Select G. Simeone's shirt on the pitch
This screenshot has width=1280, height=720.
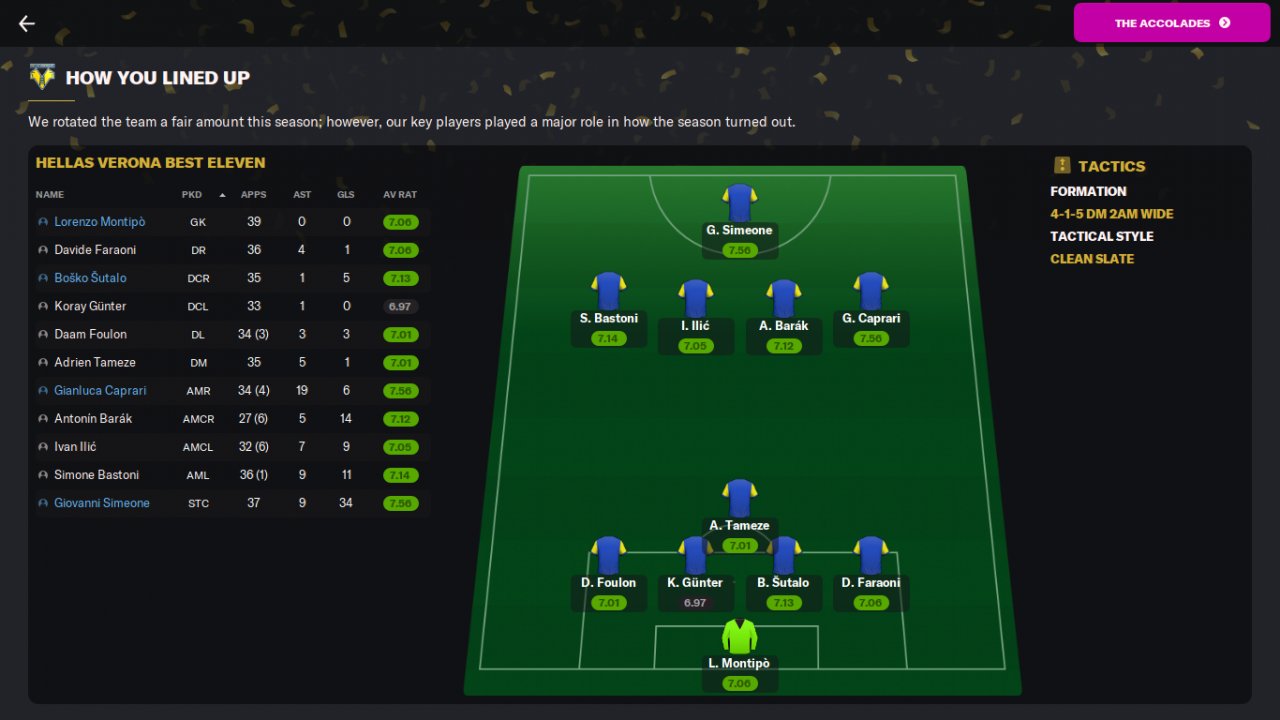pos(739,202)
